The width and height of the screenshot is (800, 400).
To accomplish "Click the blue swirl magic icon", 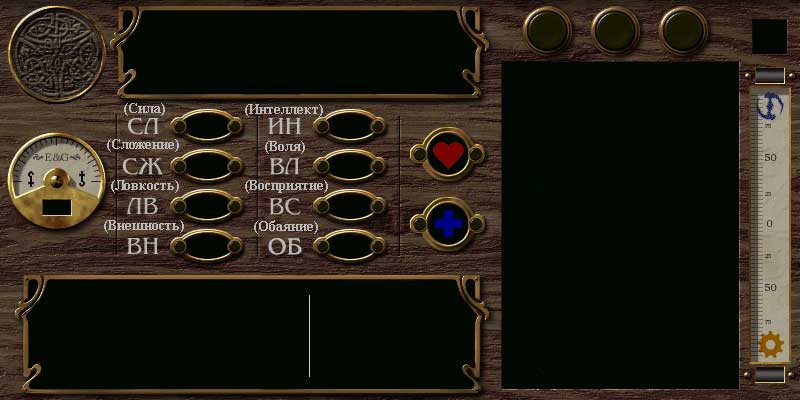I will click(x=771, y=105).
